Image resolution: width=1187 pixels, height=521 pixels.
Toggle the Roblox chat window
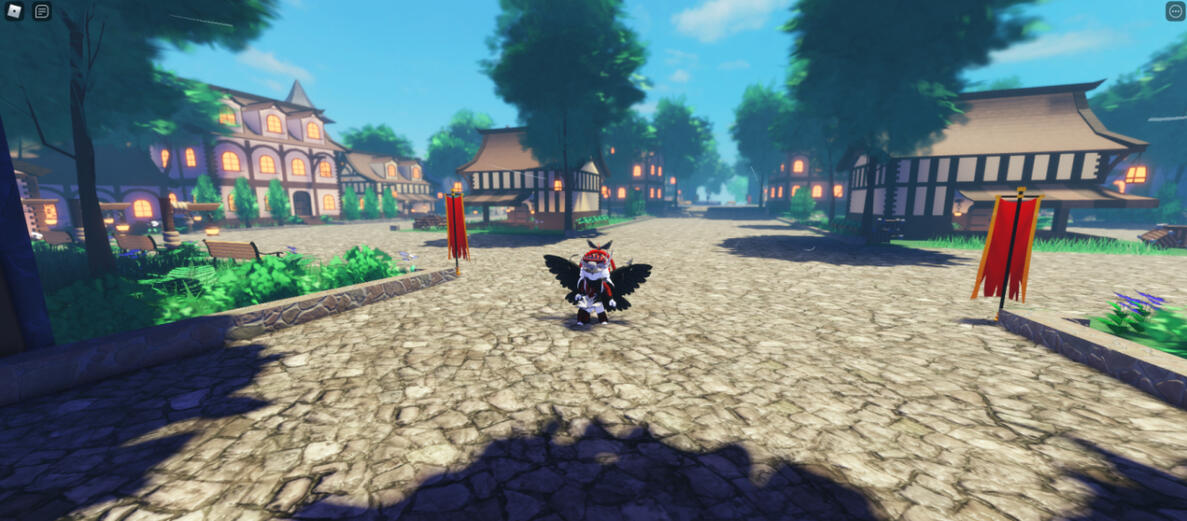(x=42, y=12)
